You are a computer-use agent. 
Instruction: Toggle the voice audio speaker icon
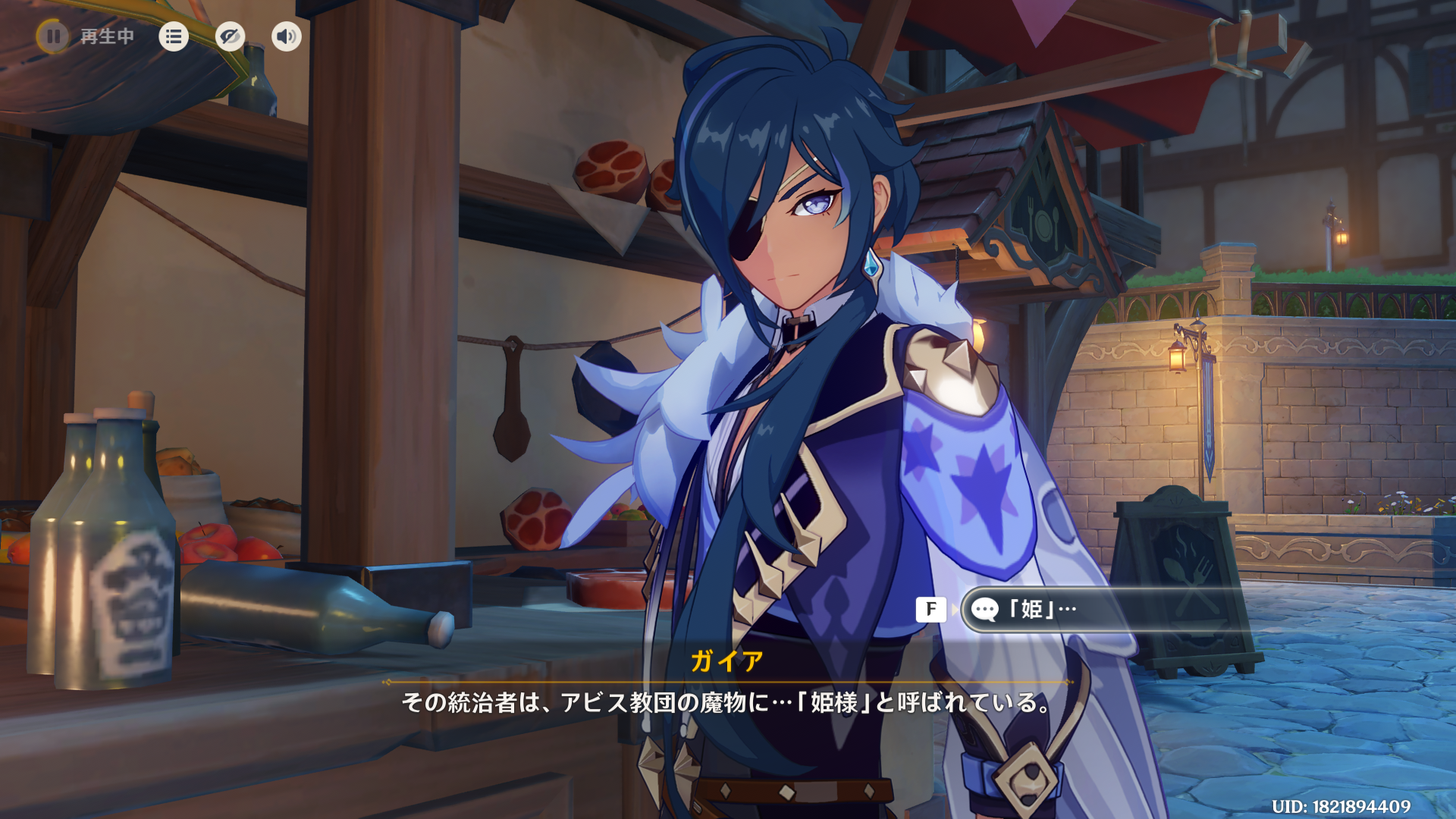click(286, 36)
